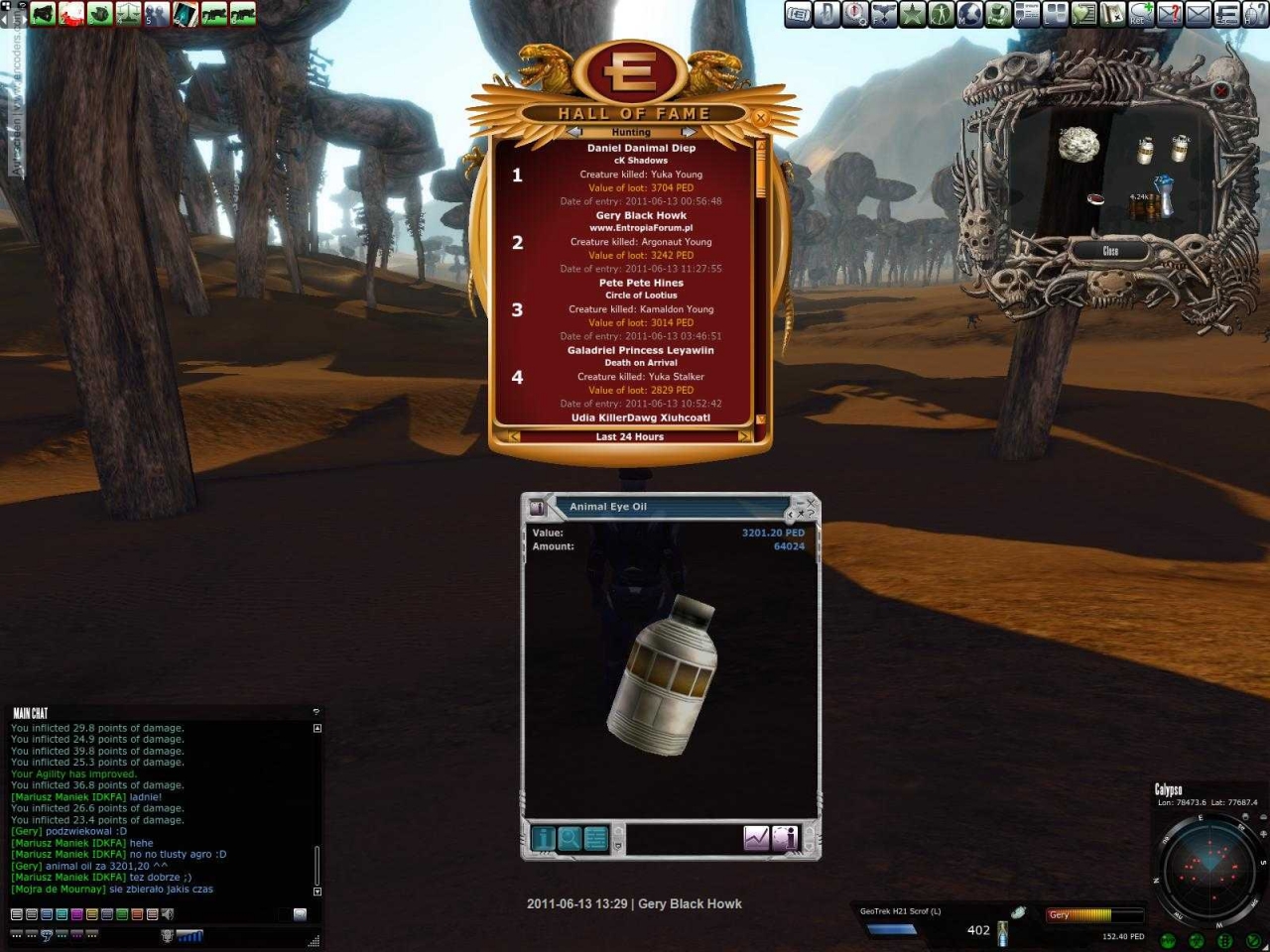
Task: Open the envelope mail icon in top toolbar
Action: [x=1199, y=14]
